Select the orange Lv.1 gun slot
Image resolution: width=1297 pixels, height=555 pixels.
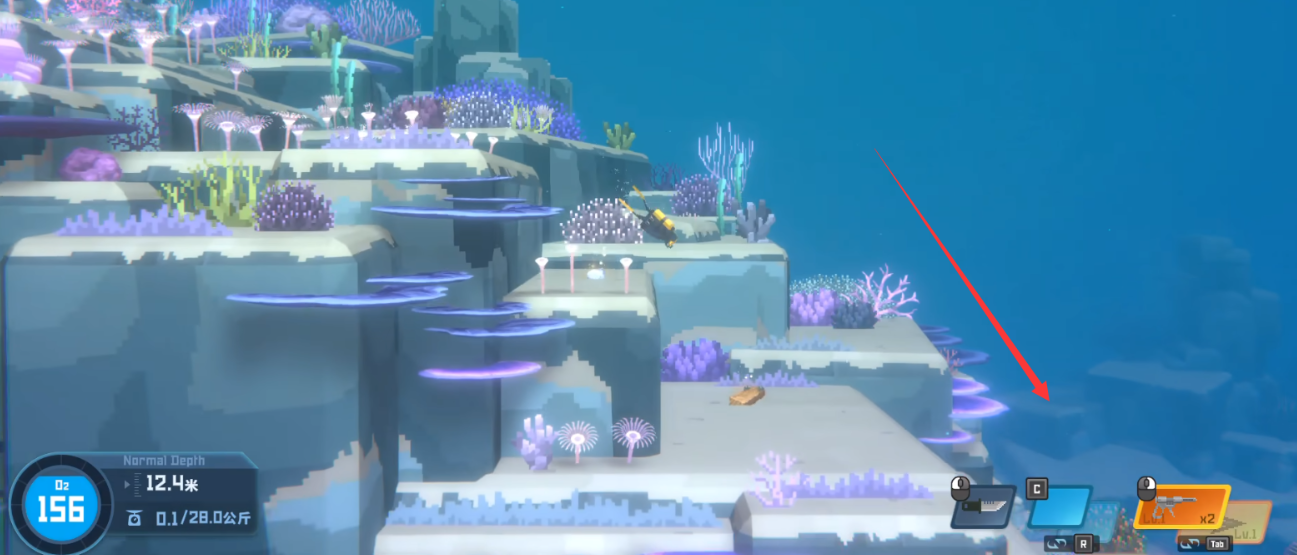click(x=1181, y=507)
